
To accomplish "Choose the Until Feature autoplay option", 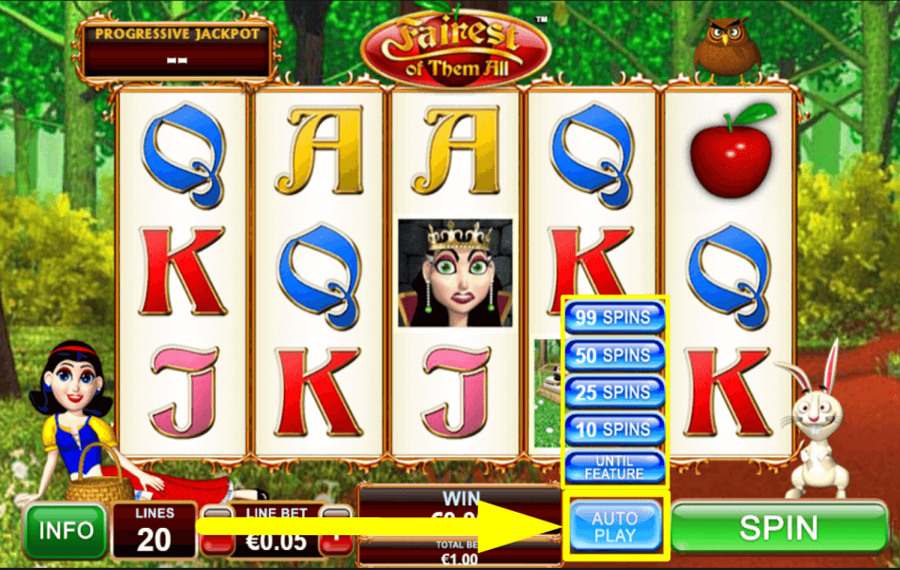I will (615, 466).
